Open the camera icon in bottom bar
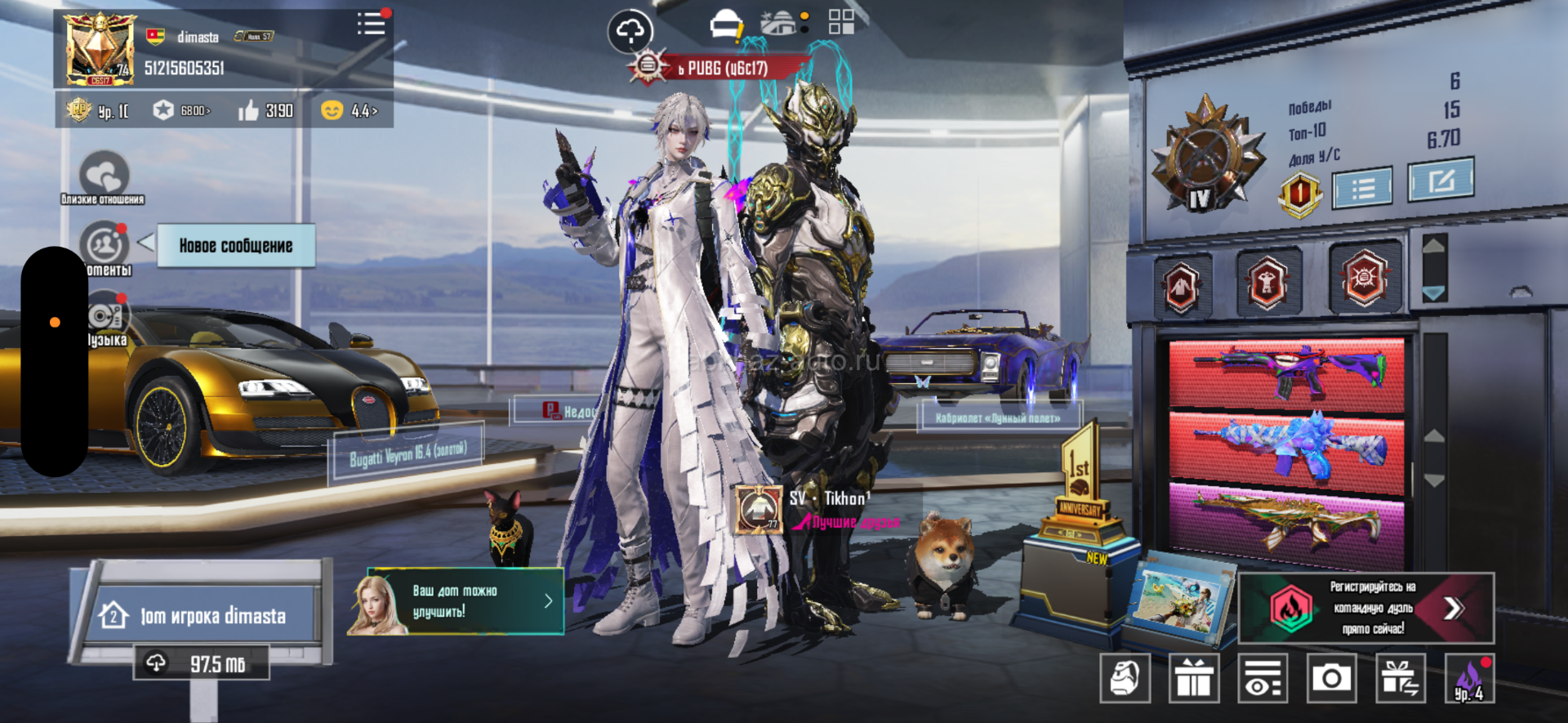This screenshot has width=1568, height=723. [x=1331, y=678]
